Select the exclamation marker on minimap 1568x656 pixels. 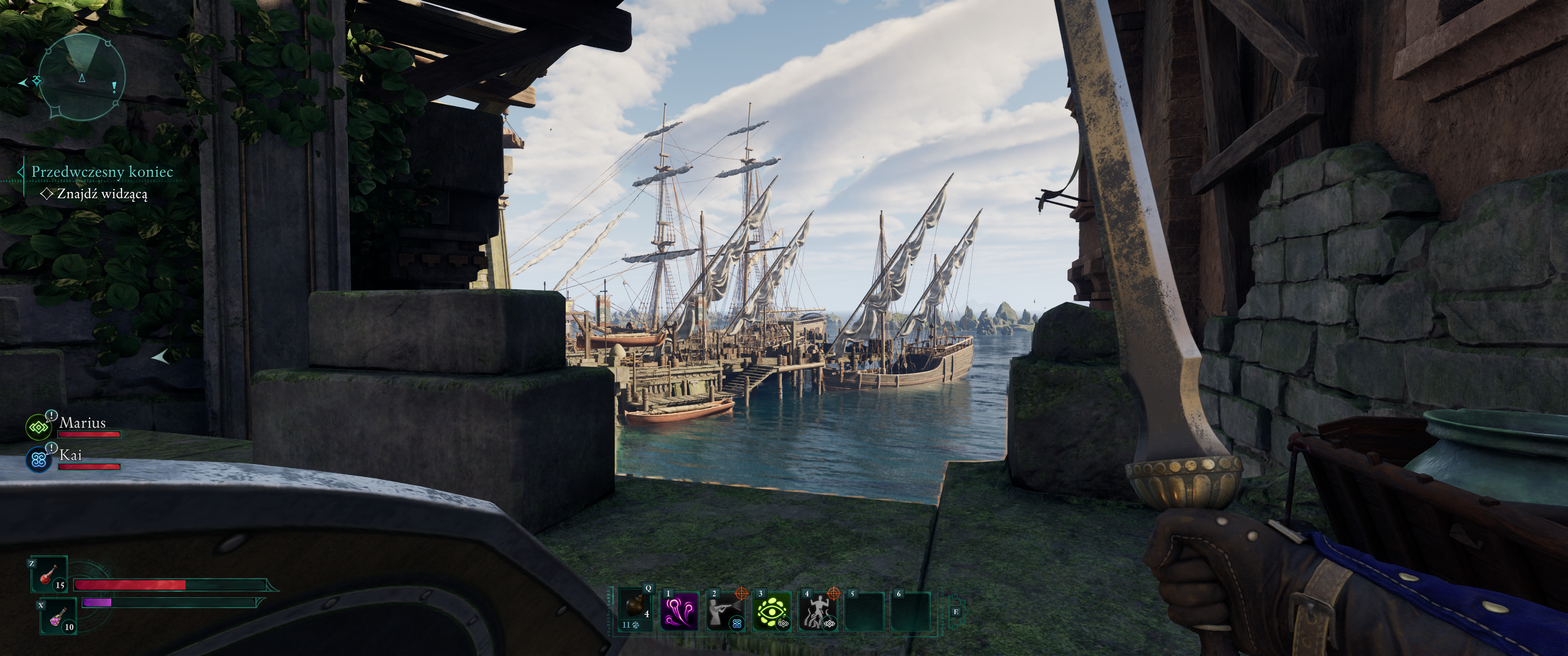coord(114,87)
